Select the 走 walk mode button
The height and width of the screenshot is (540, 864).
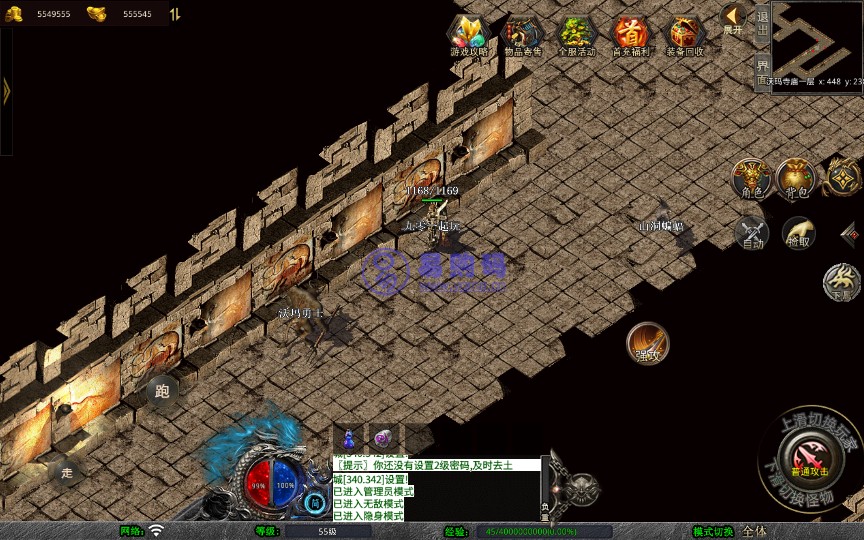point(67,471)
